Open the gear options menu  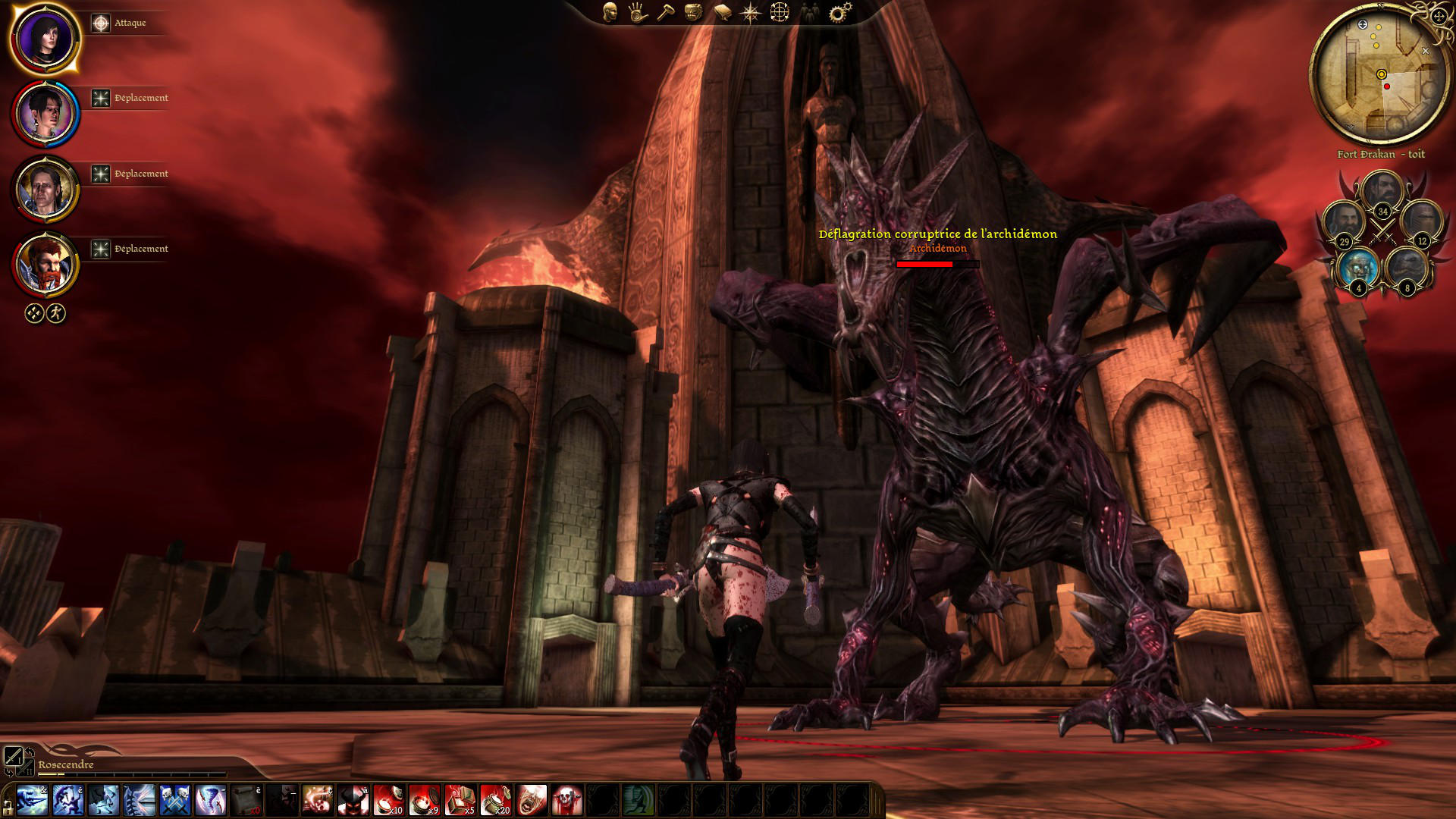[x=839, y=12]
